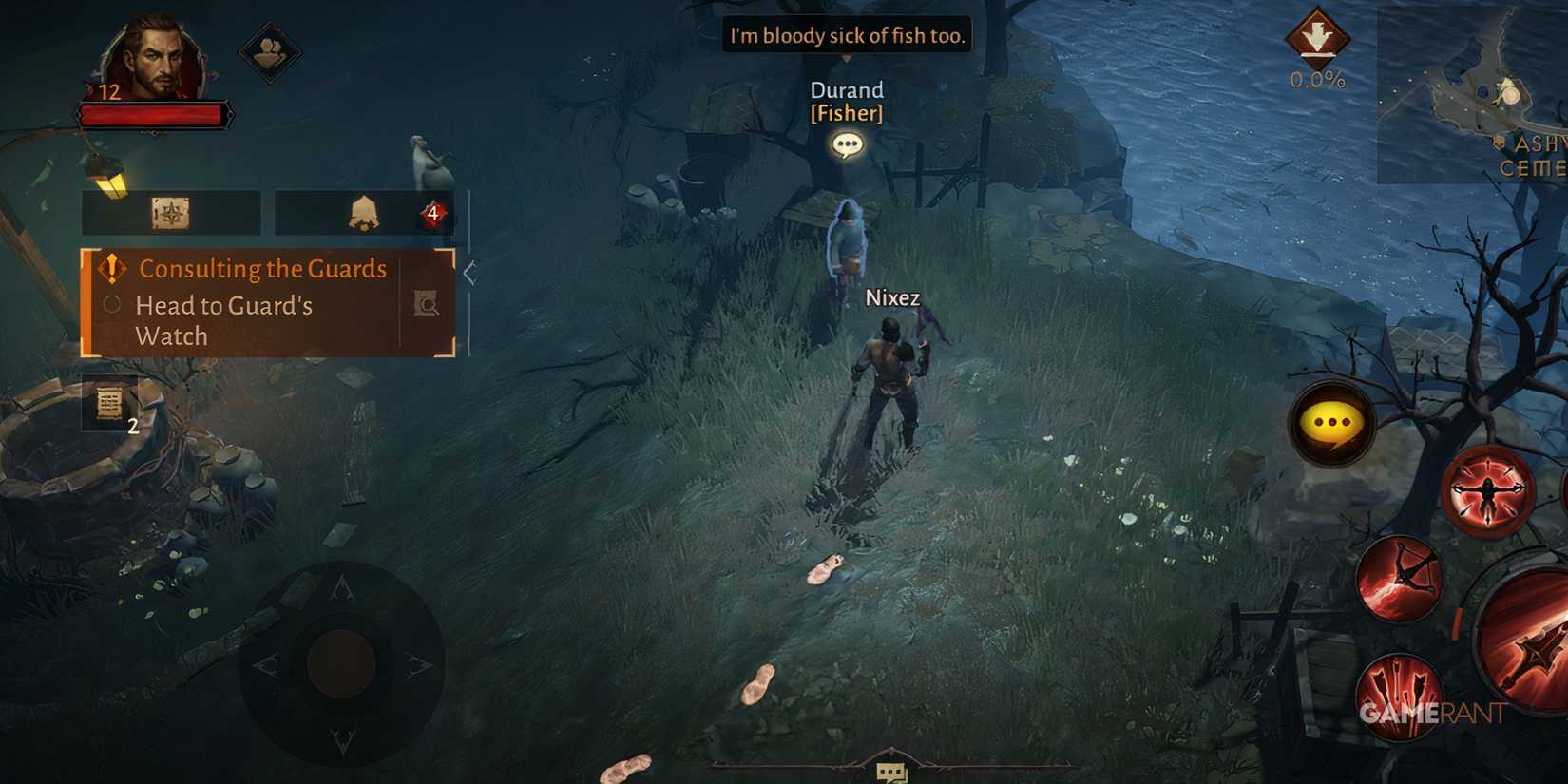The height and width of the screenshot is (784, 1568).
Task: Open the mail scroll icon with 2 notifications
Action: point(107,402)
